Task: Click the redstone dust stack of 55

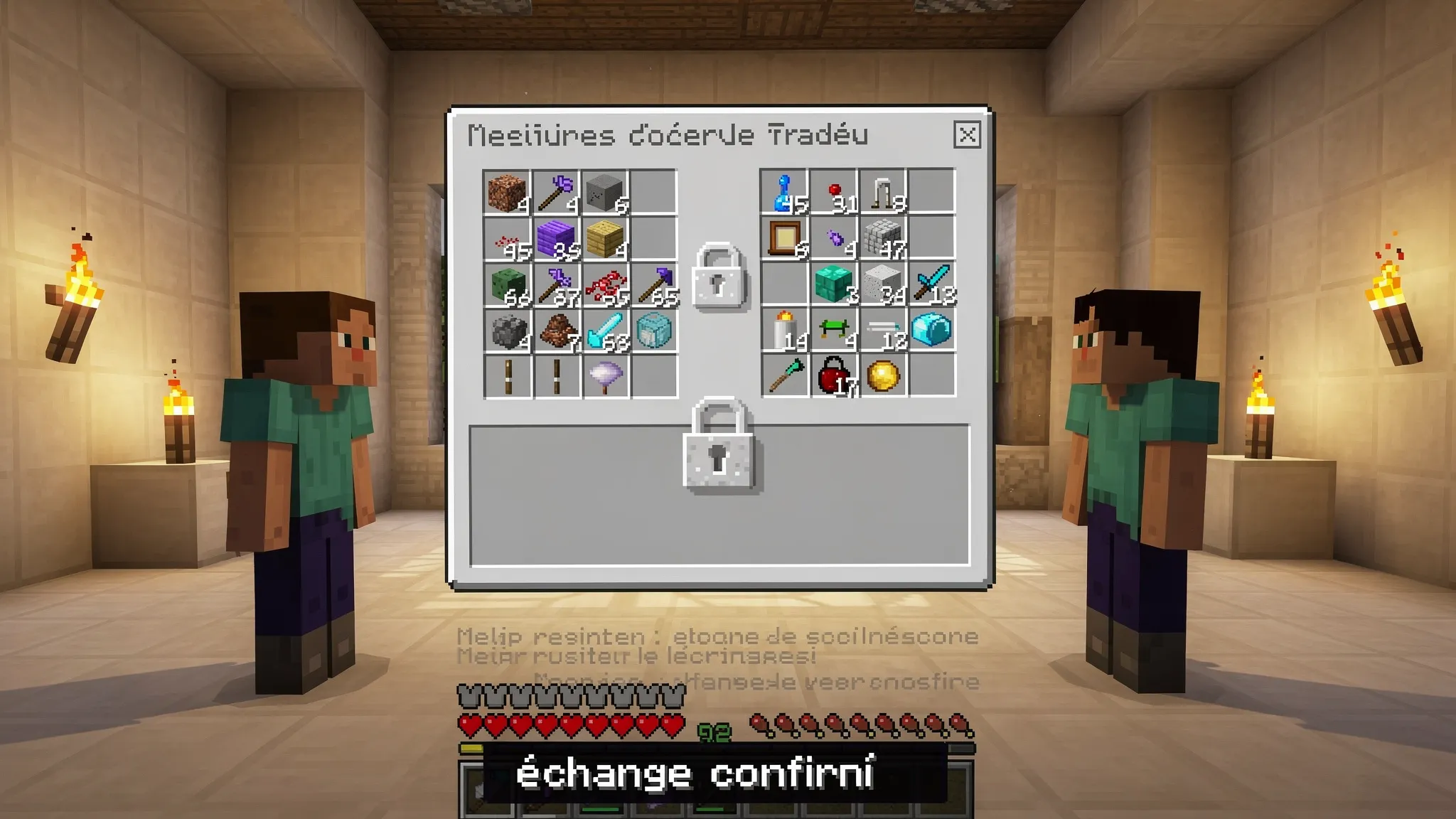Action: pyautogui.click(x=605, y=288)
